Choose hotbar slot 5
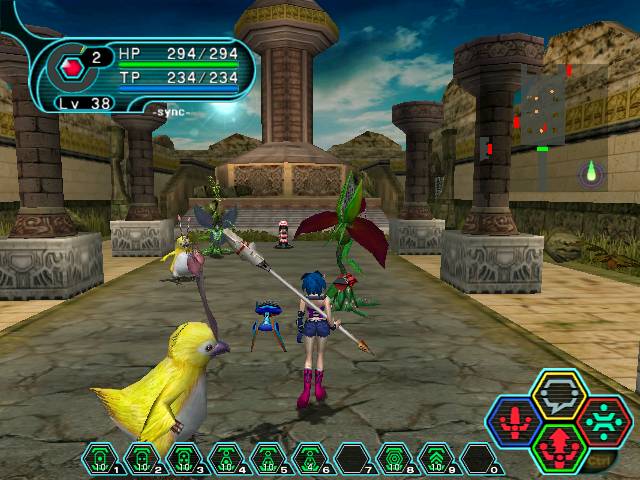The height and width of the screenshot is (480, 640). coord(268,460)
